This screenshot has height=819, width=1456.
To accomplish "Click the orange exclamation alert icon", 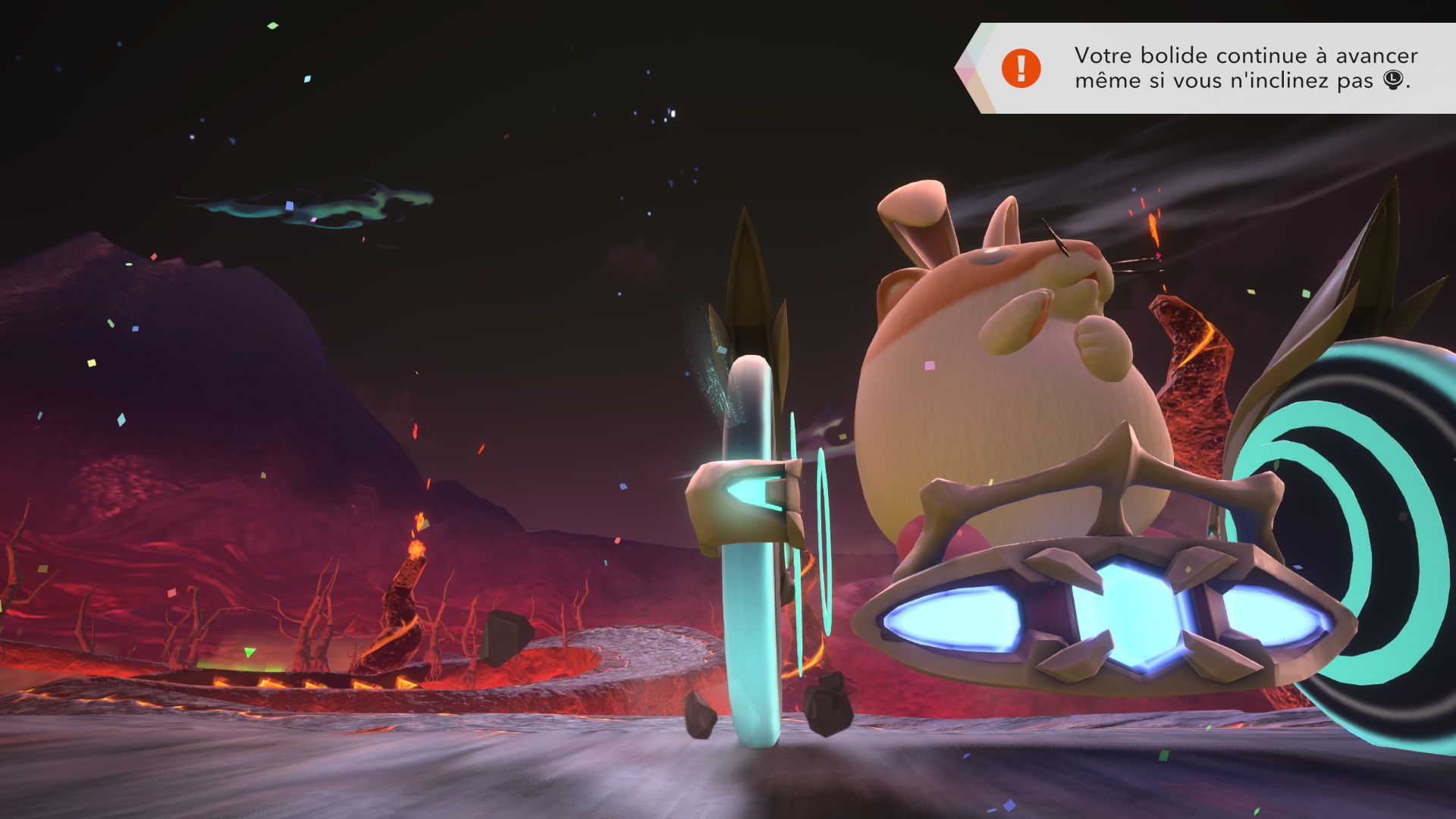I will [1021, 68].
